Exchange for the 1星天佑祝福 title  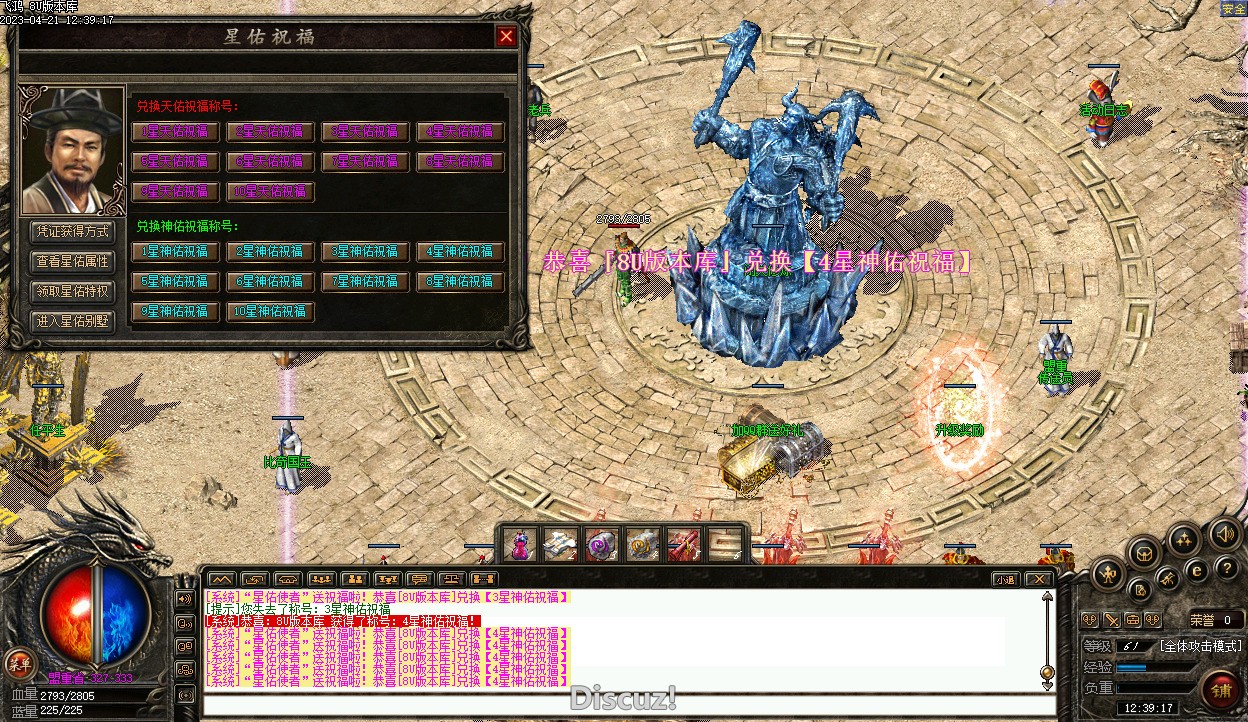click(x=175, y=131)
